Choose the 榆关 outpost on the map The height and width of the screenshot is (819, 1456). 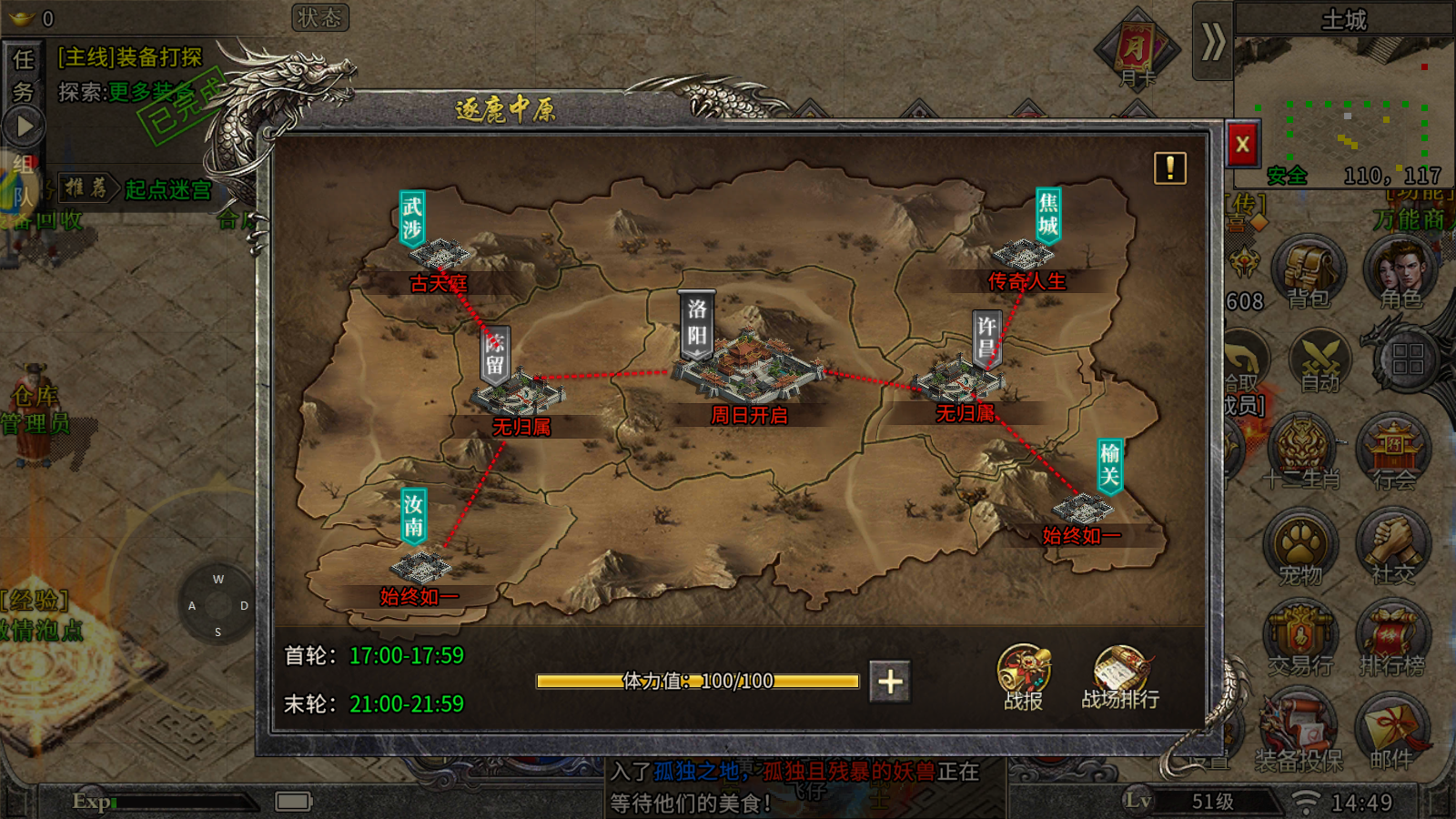point(1083,507)
